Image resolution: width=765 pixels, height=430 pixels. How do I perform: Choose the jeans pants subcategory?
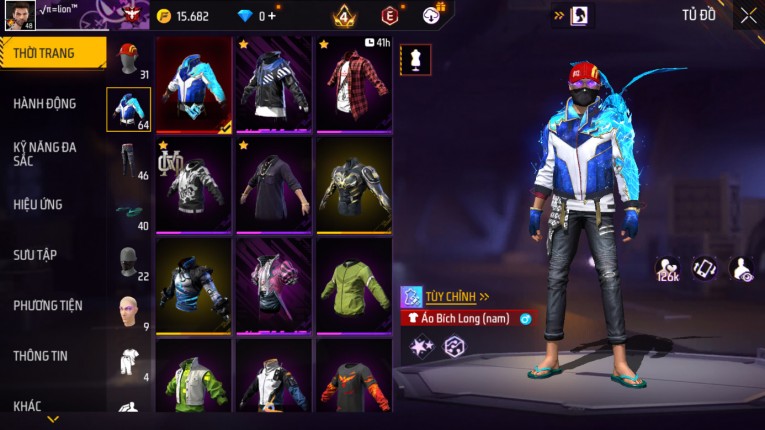[128, 159]
